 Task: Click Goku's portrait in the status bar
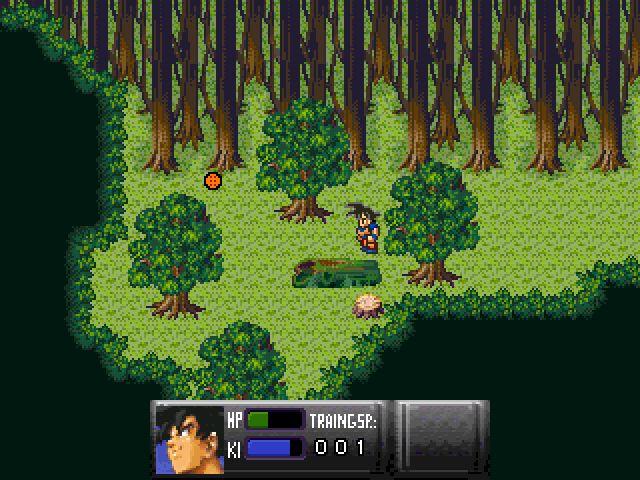187,437
